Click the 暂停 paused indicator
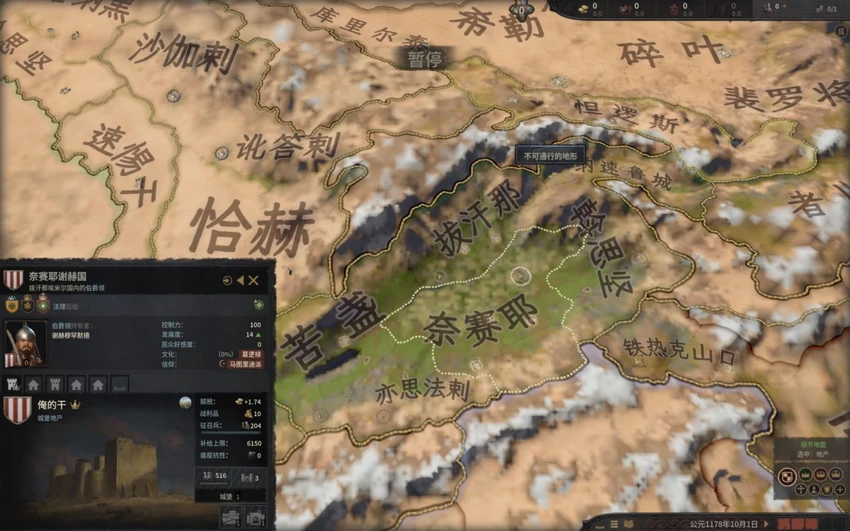The width and height of the screenshot is (850, 531). tap(423, 59)
